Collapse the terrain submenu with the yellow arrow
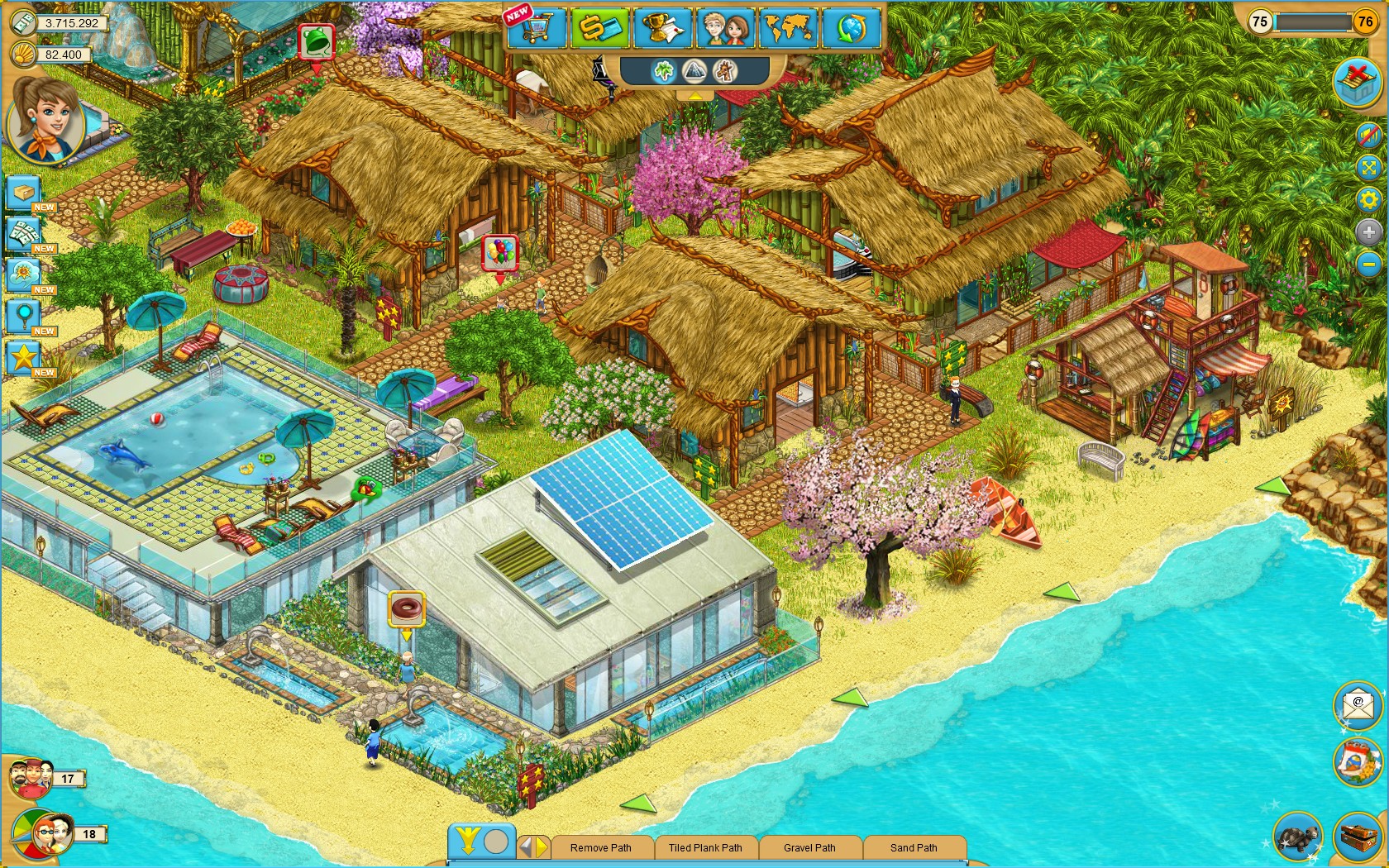The height and width of the screenshot is (868, 1389). point(695,94)
